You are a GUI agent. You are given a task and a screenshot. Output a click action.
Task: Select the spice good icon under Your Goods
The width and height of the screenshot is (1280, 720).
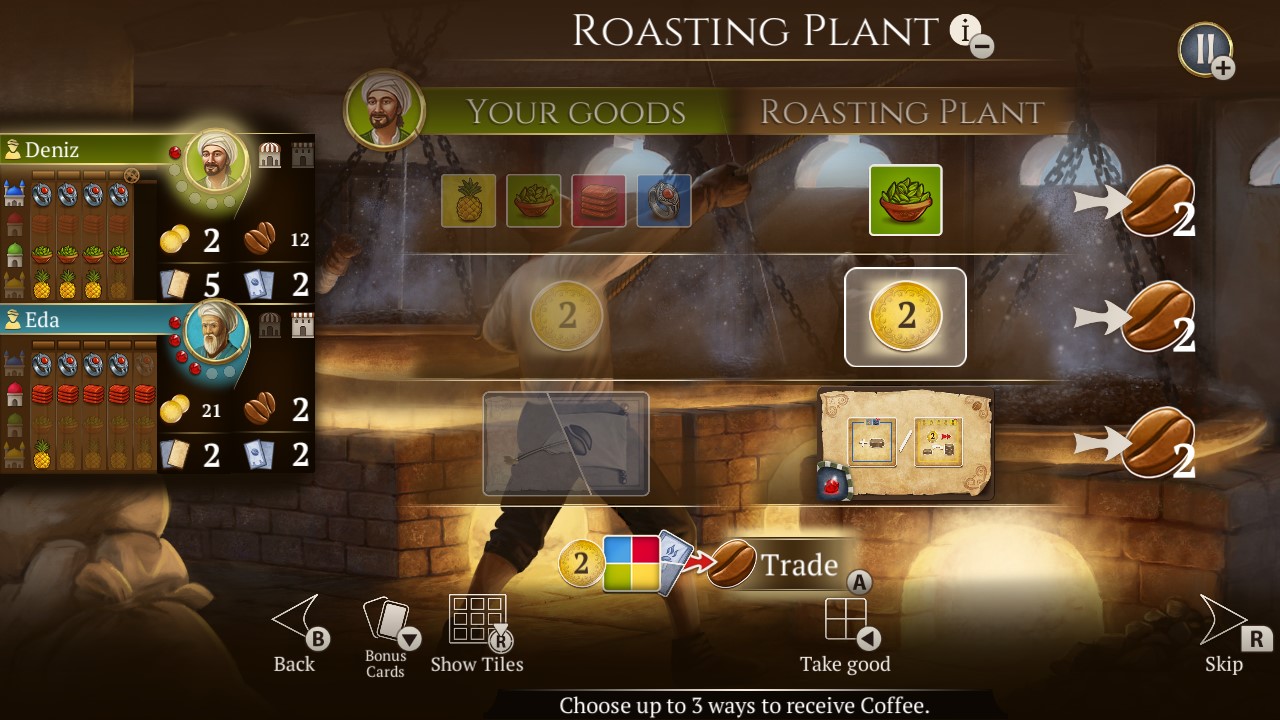534,200
